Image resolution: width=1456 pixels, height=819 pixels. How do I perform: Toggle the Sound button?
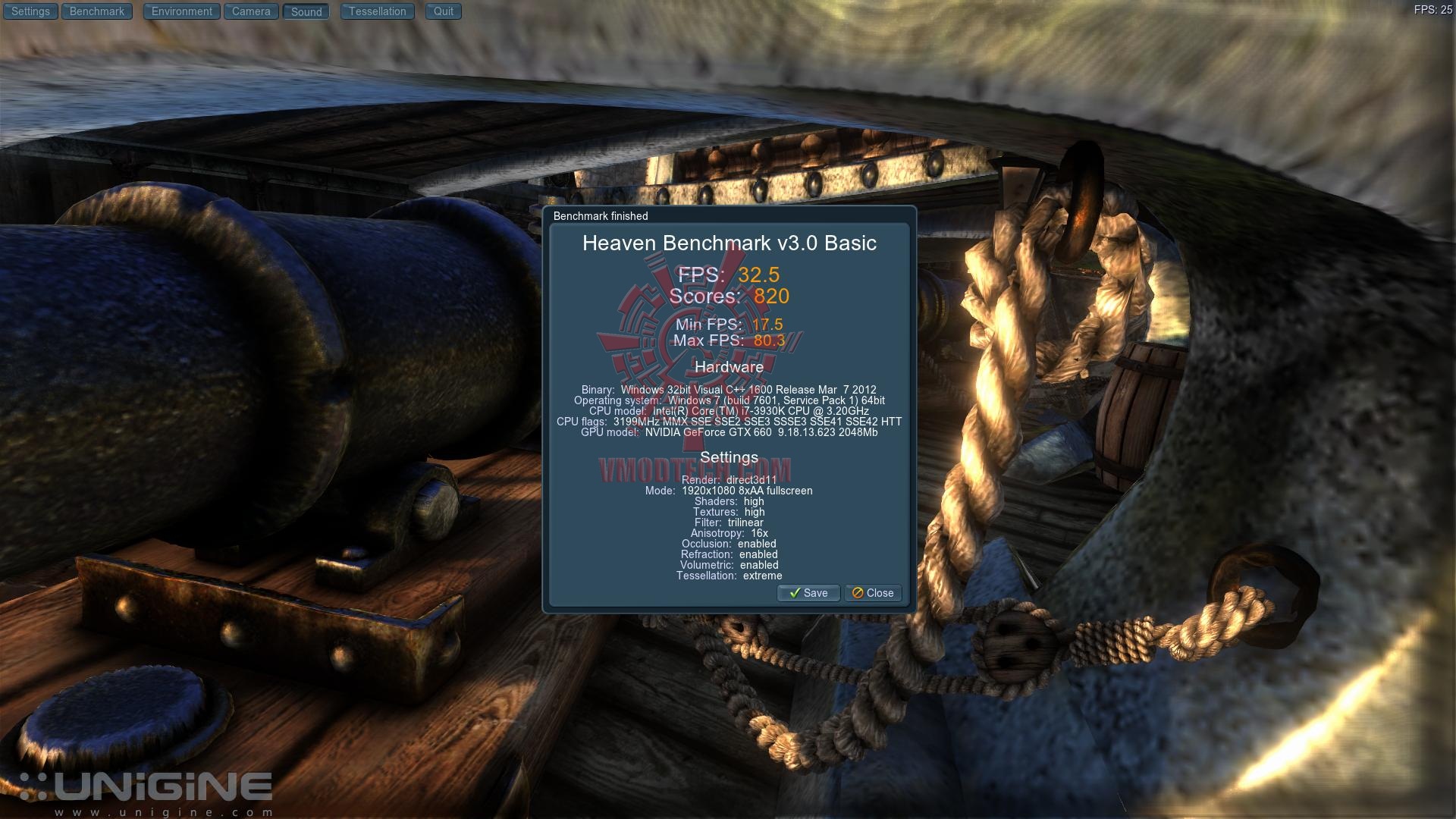point(306,11)
